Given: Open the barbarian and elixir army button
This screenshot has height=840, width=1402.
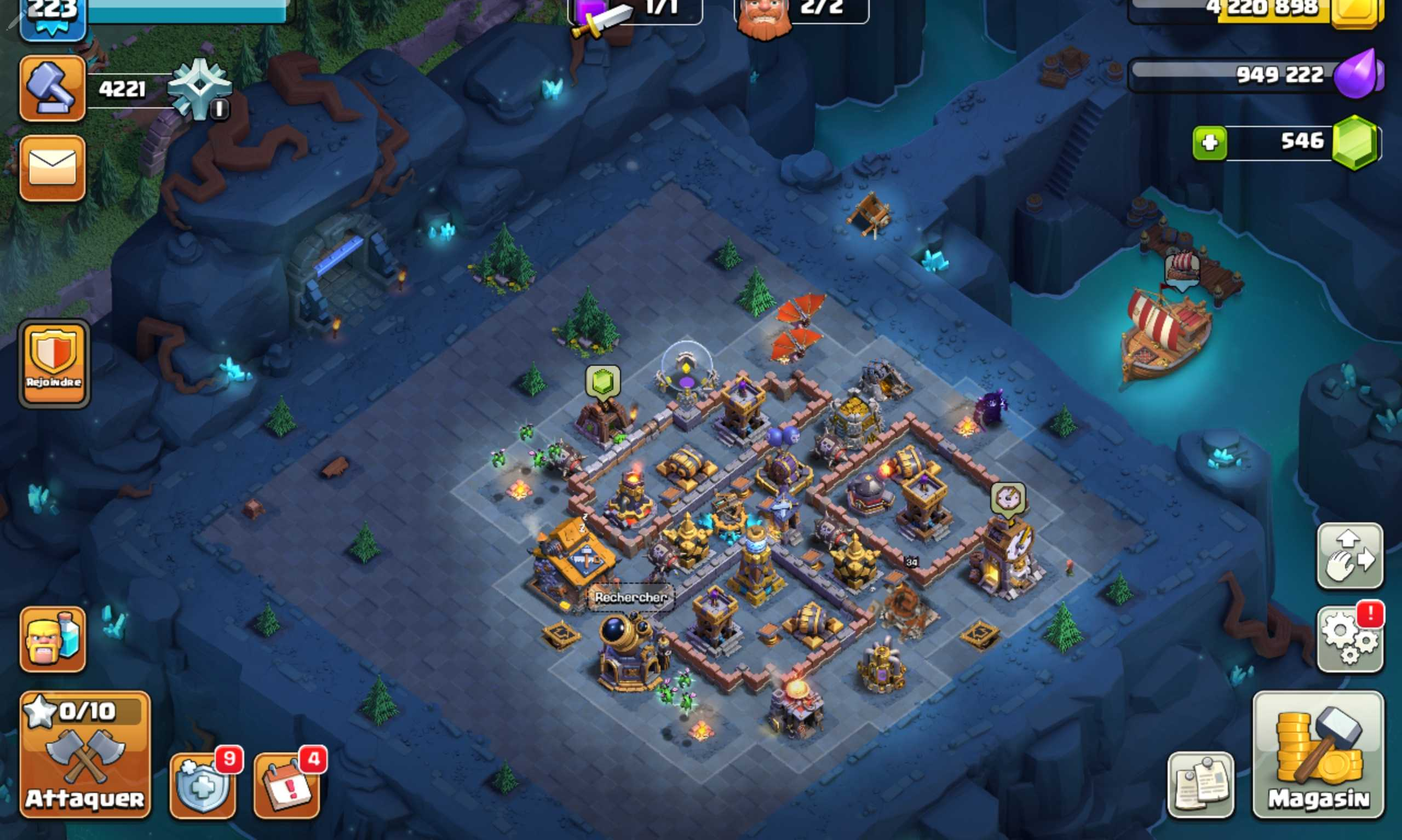Looking at the screenshot, I should [x=53, y=640].
